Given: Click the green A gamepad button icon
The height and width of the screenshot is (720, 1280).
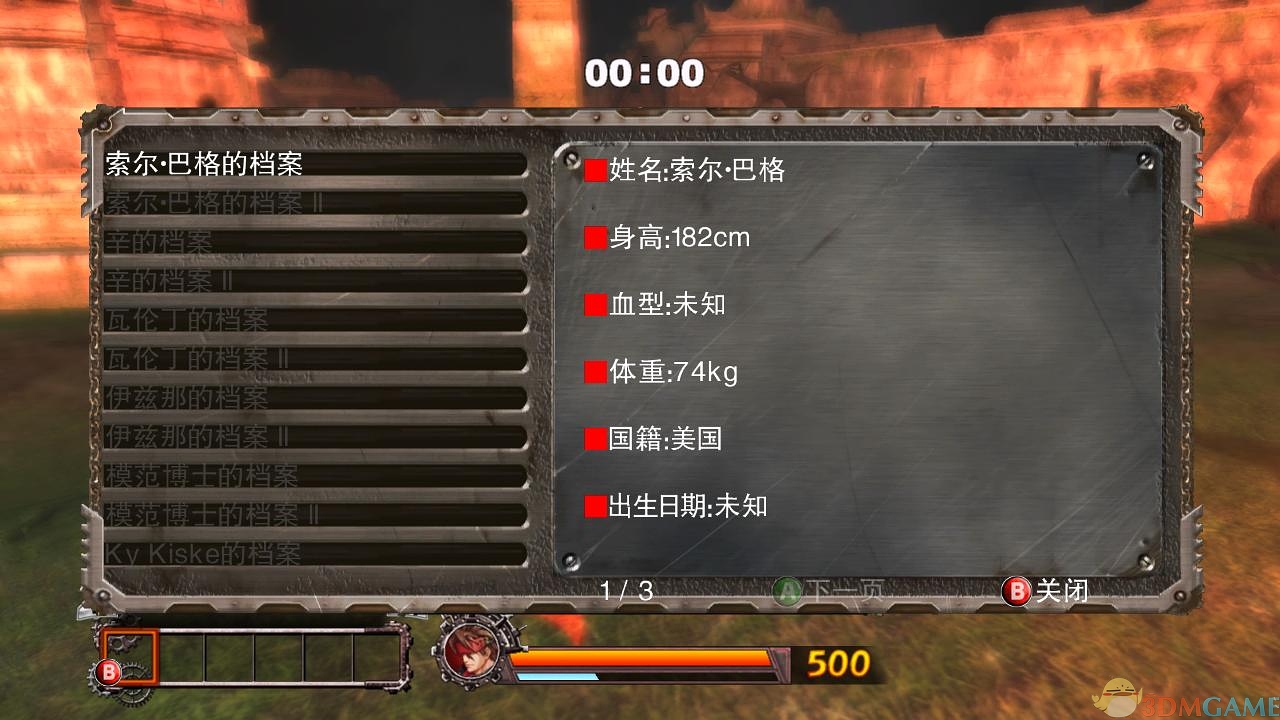Looking at the screenshot, I should tap(789, 591).
